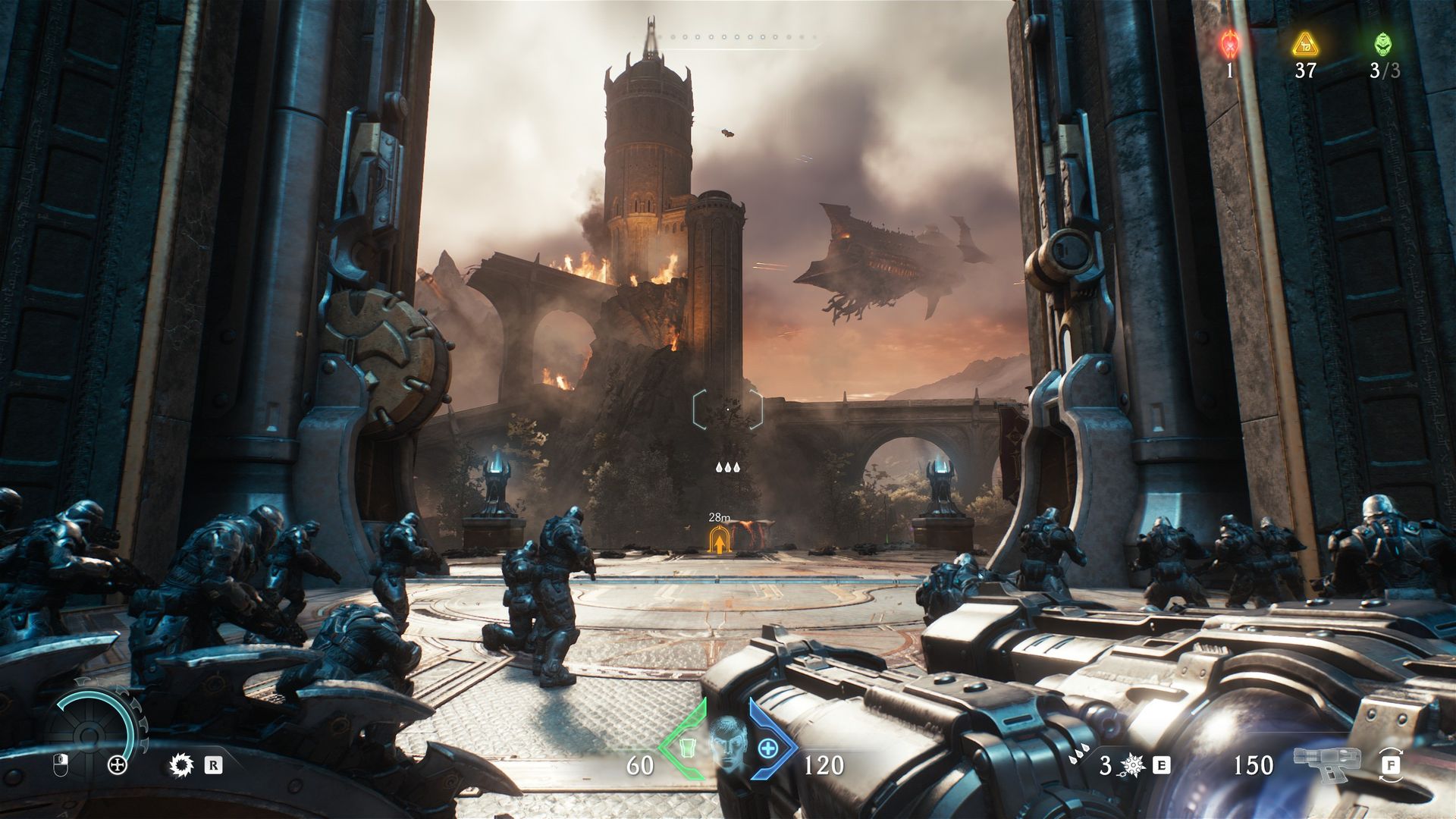This screenshot has width=1456, height=819.
Task: Select the flail melee weapon icon
Action: click(x=1133, y=765)
